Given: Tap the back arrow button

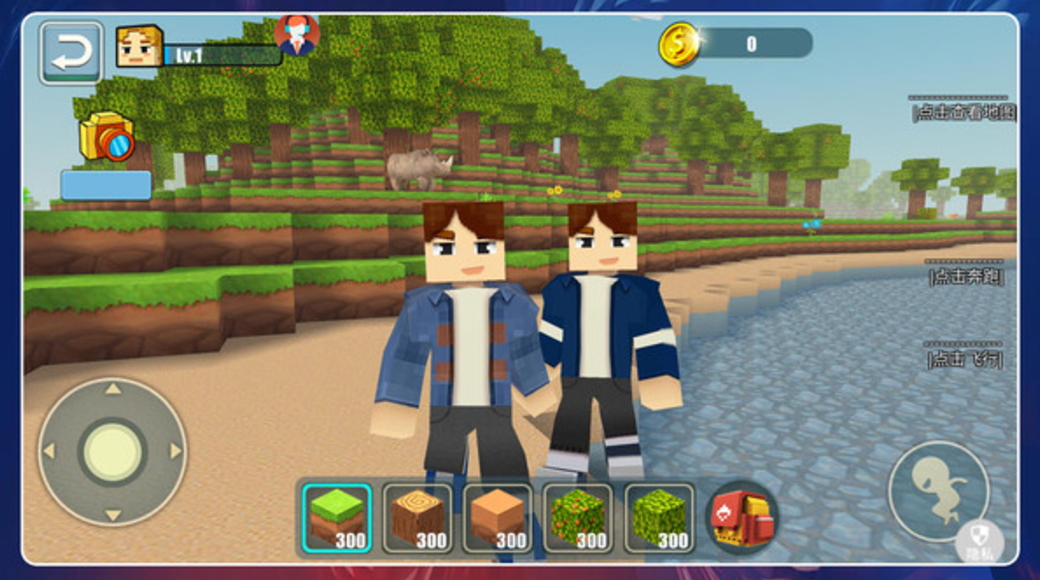Looking at the screenshot, I should click(x=71, y=51).
